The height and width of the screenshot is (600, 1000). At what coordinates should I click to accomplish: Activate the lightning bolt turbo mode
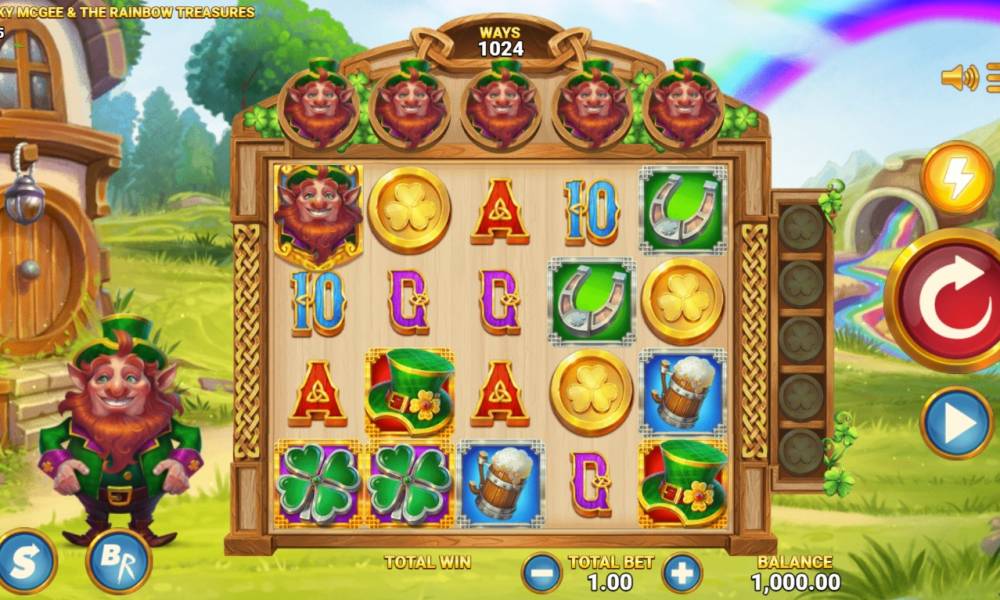point(956,179)
